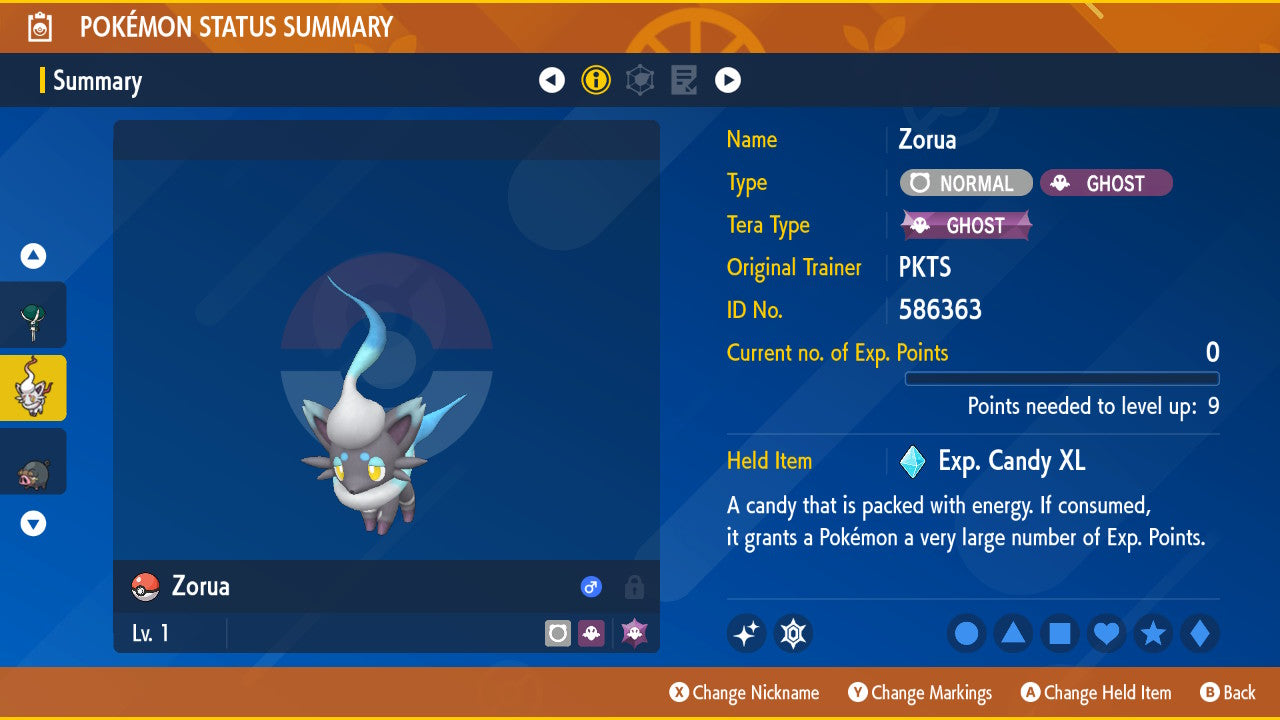Viewport: 1280px width, 720px height.
Task: Select the yellow info summary page icon
Action: 596,79
